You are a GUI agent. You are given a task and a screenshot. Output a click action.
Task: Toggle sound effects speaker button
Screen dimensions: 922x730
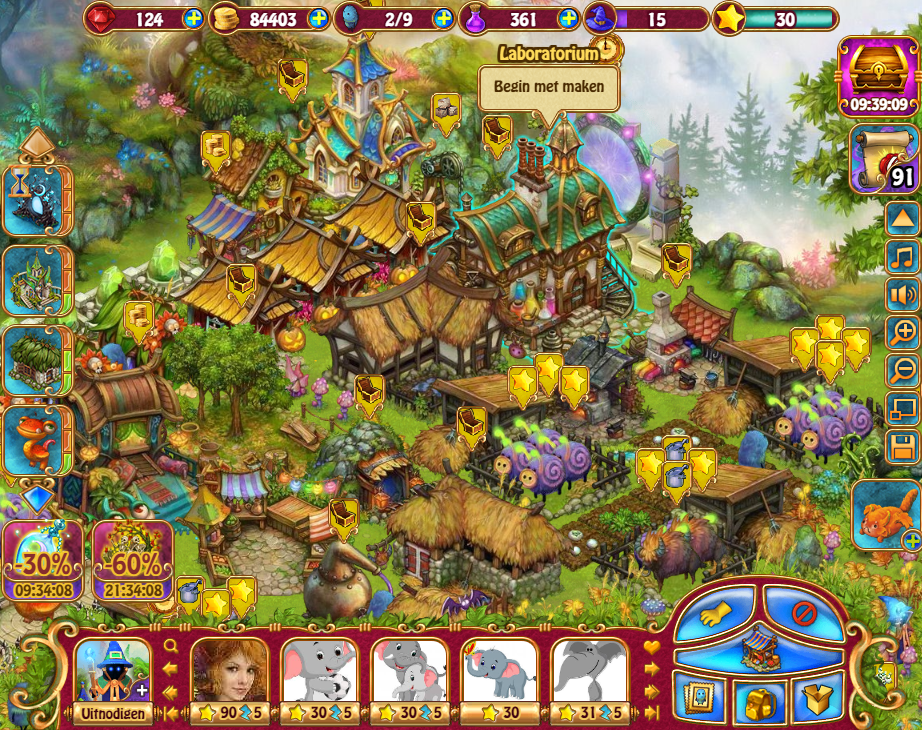(902, 295)
